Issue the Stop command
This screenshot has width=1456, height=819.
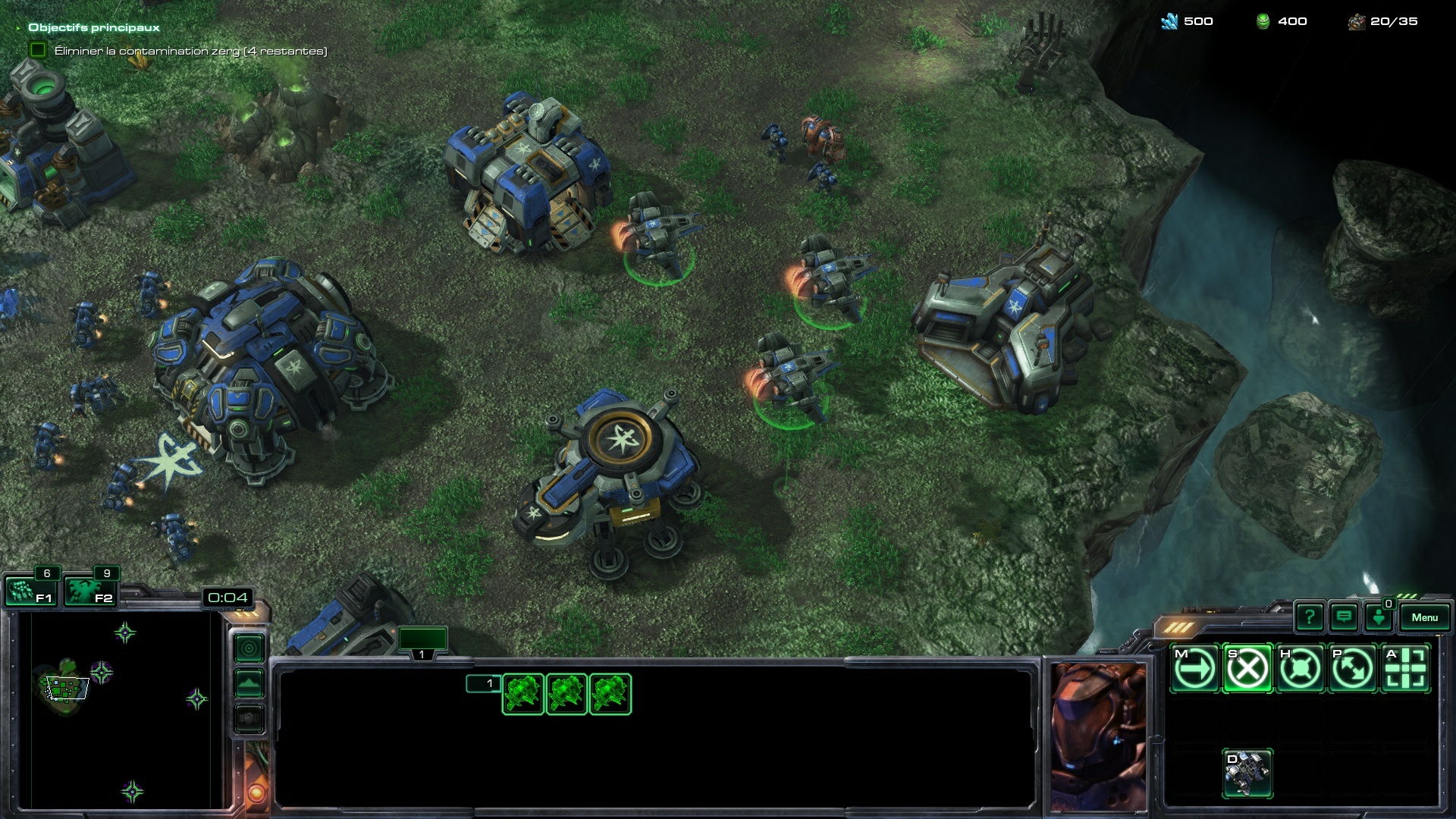click(x=1247, y=669)
